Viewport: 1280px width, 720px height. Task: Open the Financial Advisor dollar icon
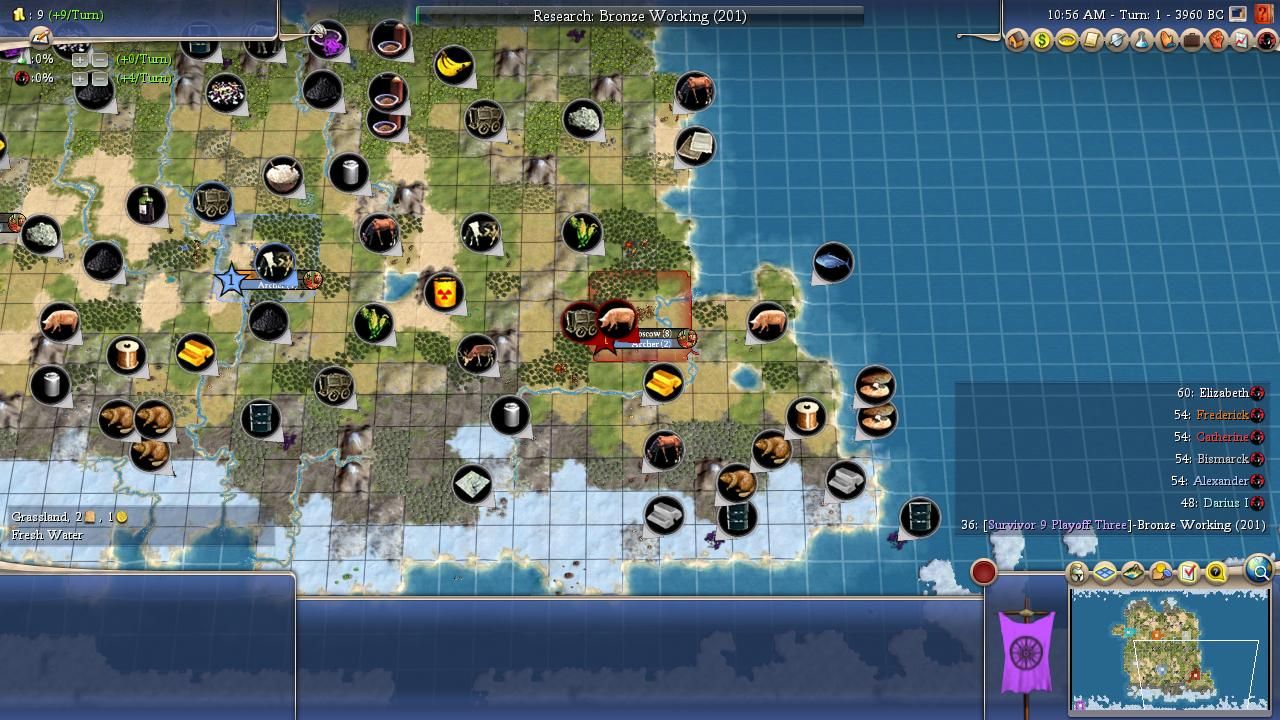pos(1042,41)
